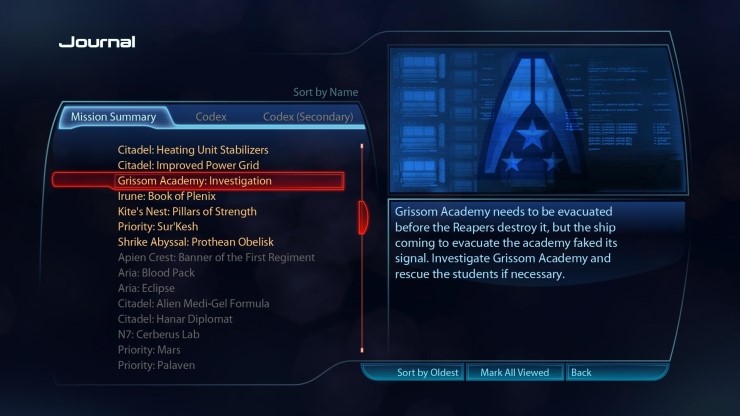The width and height of the screenshot is (740, 416).
Task: Select Citadel: Improved Power Grid mission
Action: pos(187,165)
